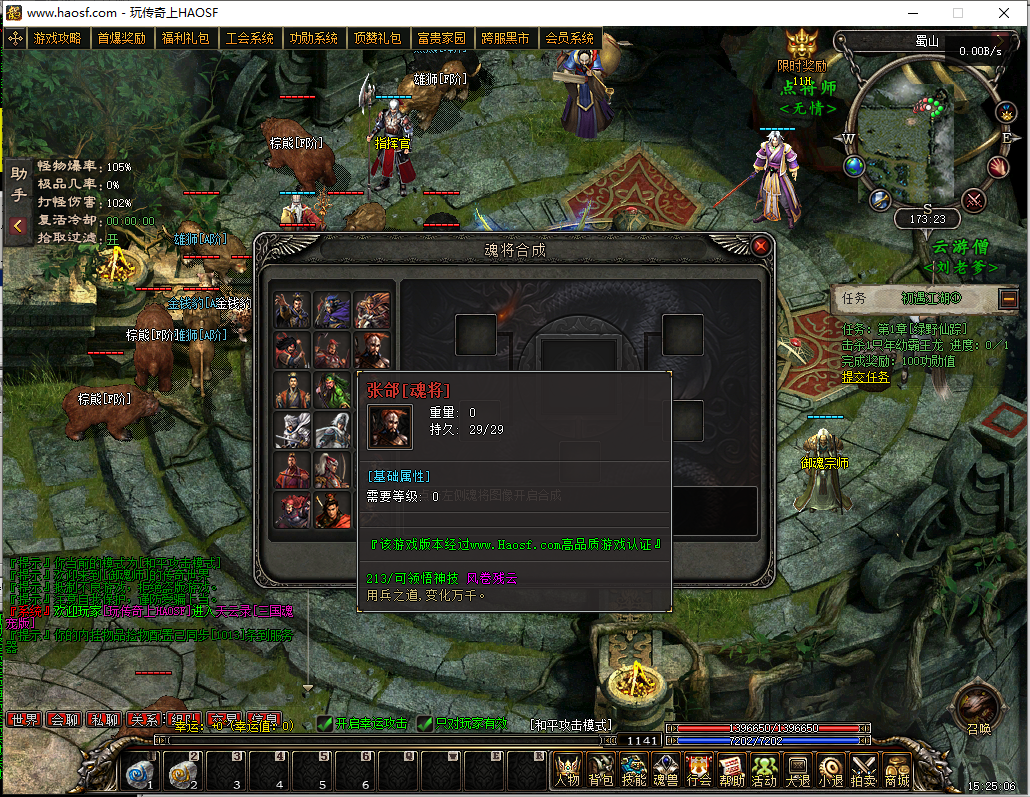Open the 跨服黑市 menu

[505, 39]
